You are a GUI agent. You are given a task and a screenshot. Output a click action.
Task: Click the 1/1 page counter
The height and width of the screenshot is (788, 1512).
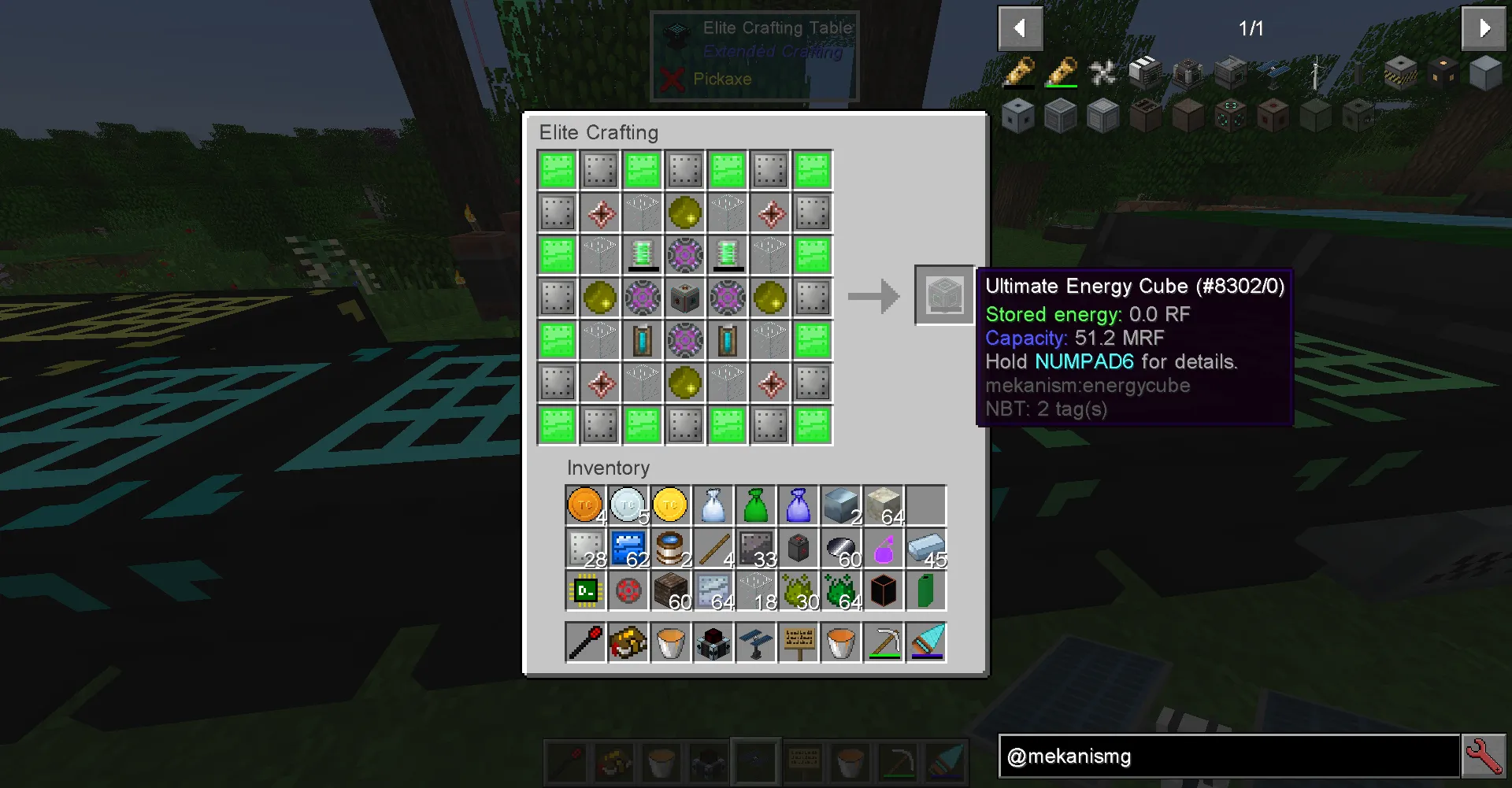(x=1251, y=28)
